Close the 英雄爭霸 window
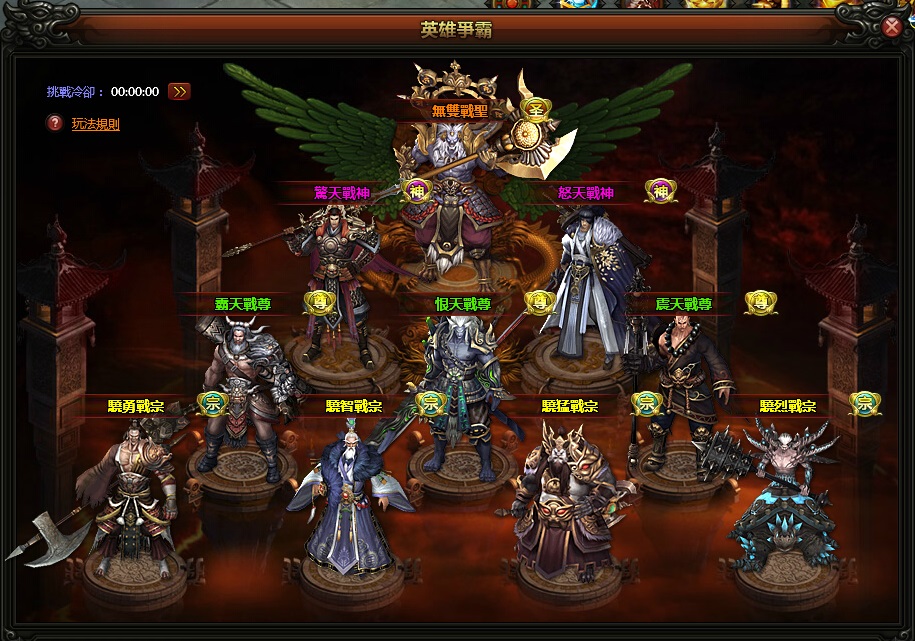 point(892,27)
